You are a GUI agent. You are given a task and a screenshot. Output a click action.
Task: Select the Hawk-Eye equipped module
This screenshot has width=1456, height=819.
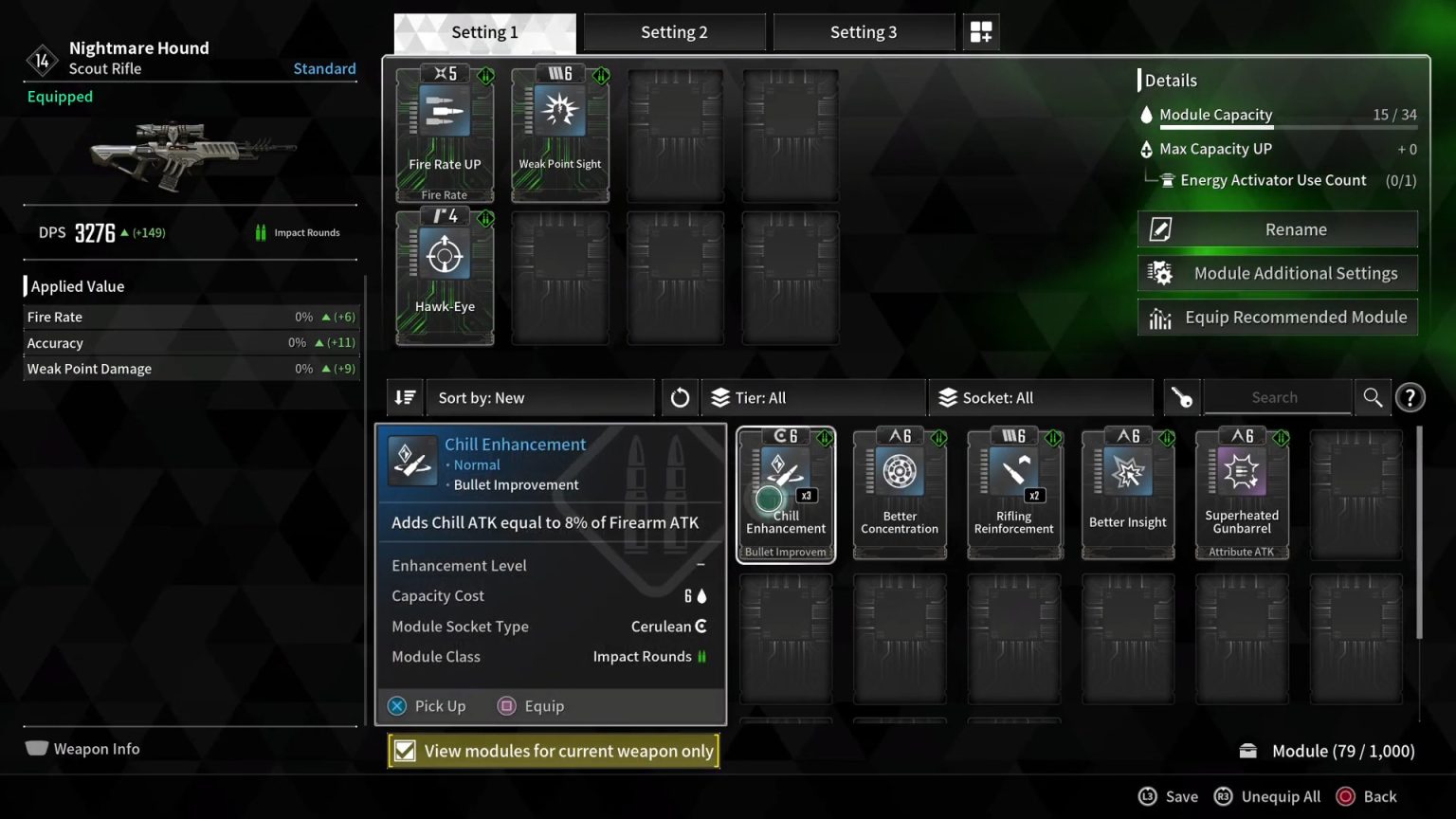coord(445,275)
